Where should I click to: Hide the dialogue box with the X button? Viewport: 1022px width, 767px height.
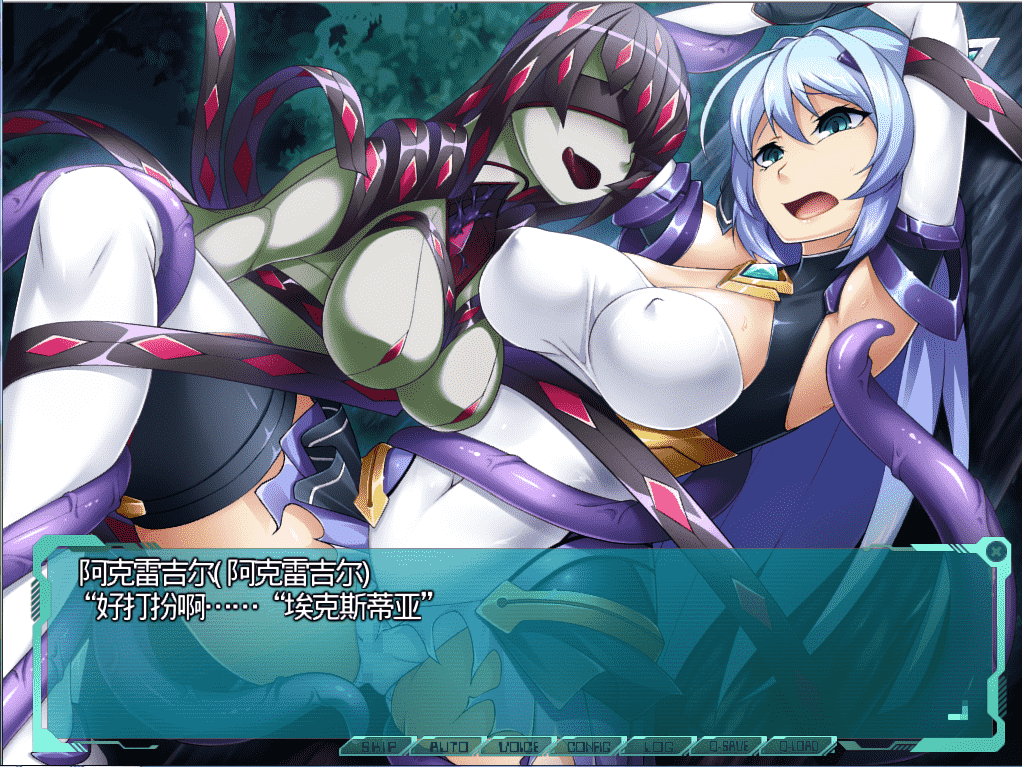coord(996,550)
